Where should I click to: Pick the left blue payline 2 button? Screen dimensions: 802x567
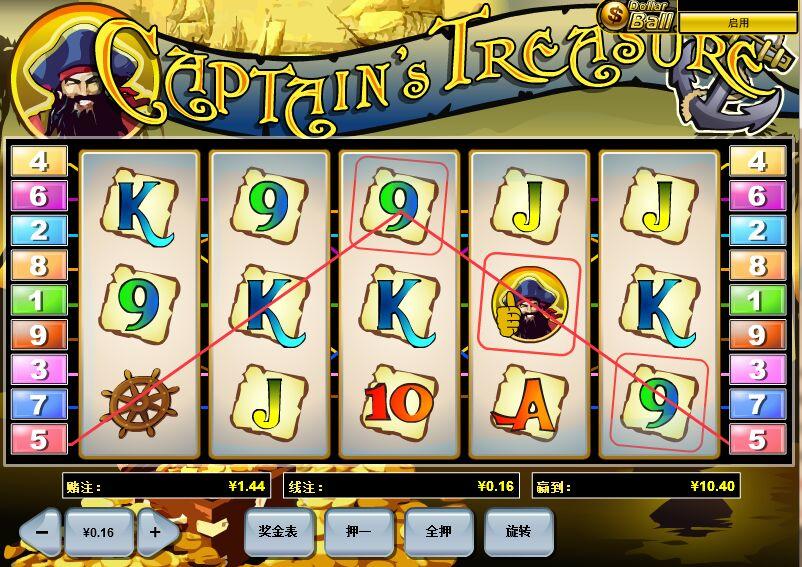click(x=39, y=231)
